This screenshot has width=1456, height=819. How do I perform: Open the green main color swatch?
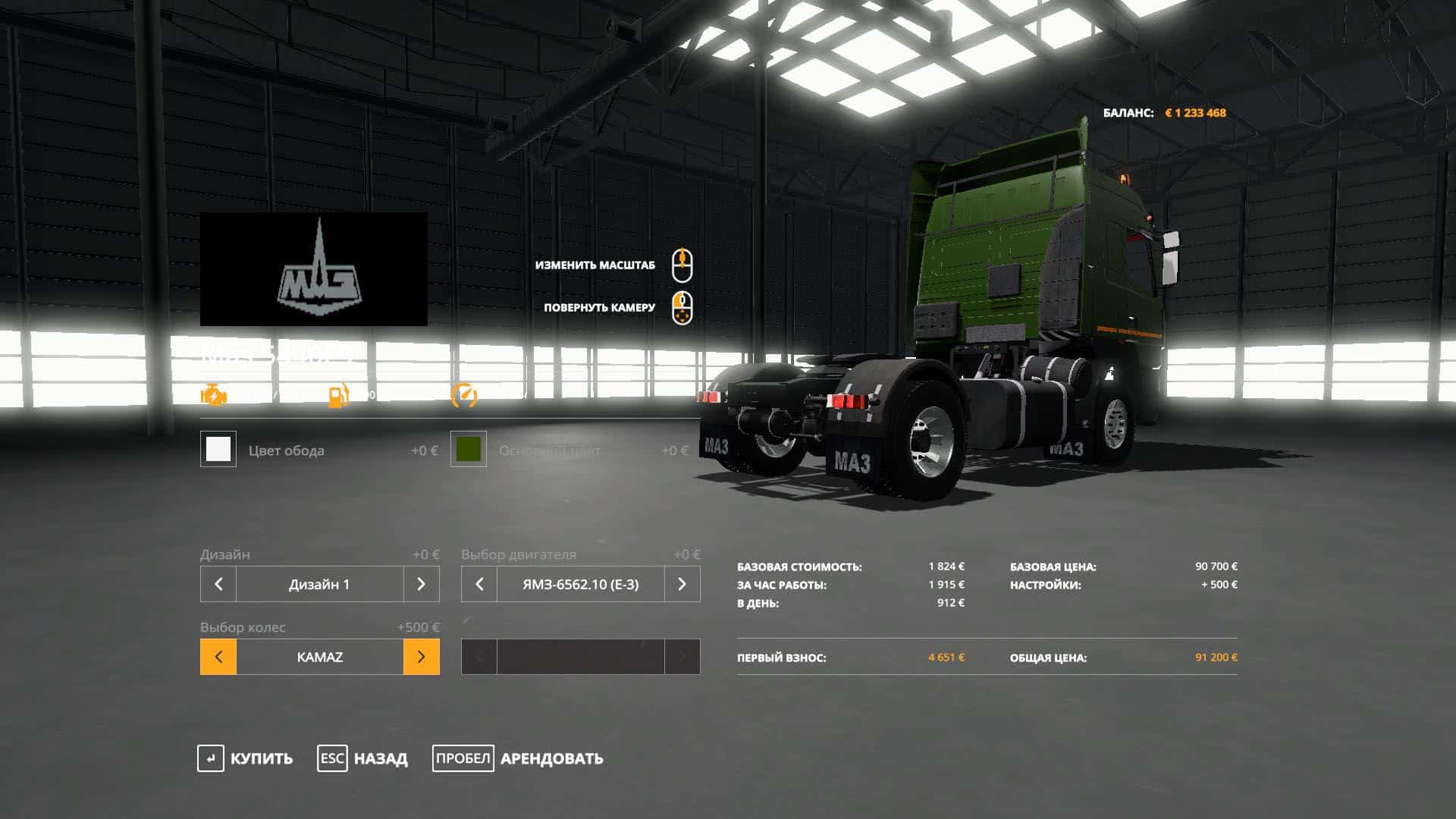(x=469, y=450)
